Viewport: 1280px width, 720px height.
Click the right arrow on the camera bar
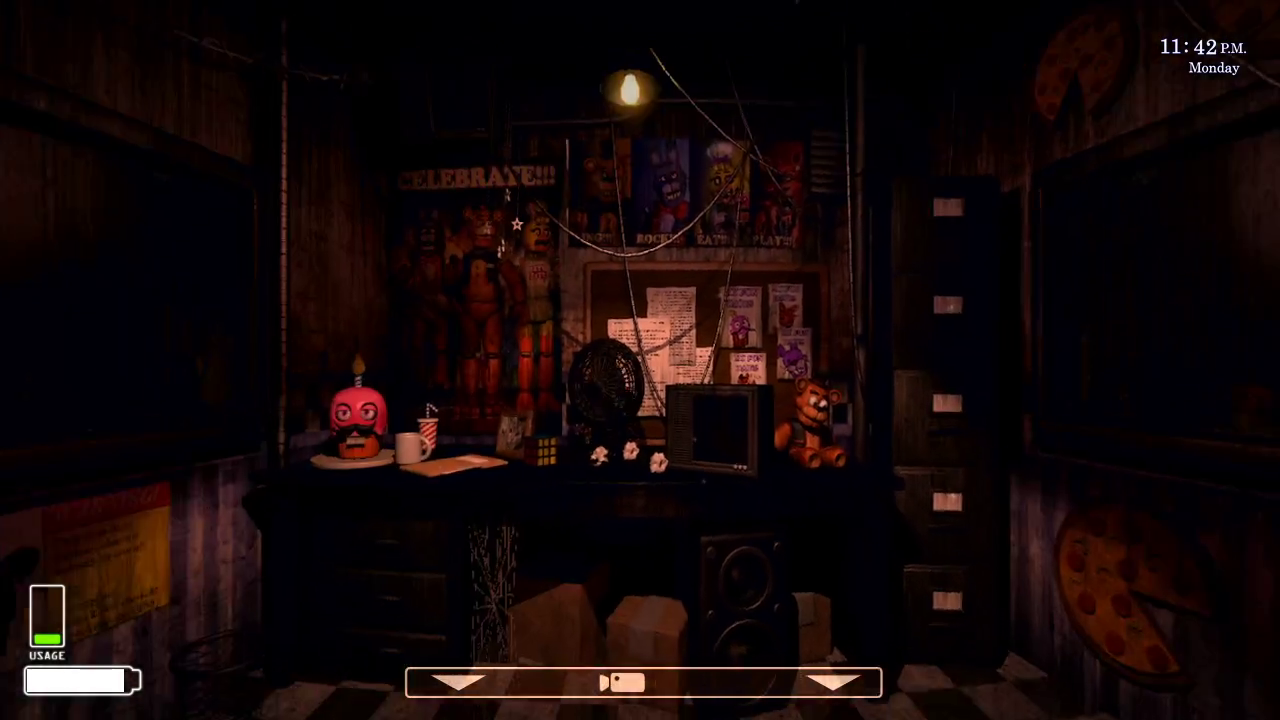click(833, 681)
